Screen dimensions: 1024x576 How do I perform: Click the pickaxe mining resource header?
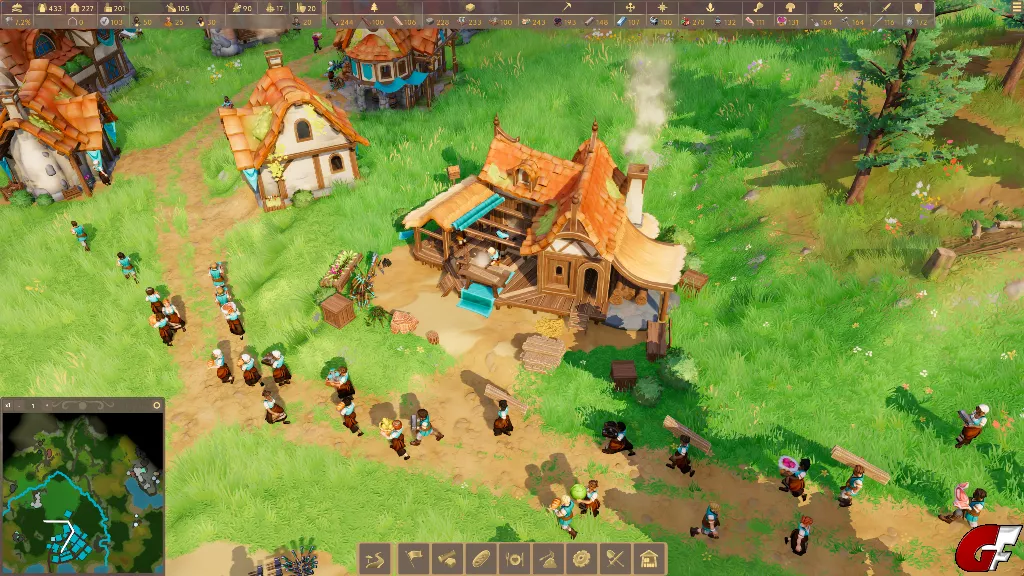pyautogui.click(x=565, y=8)
